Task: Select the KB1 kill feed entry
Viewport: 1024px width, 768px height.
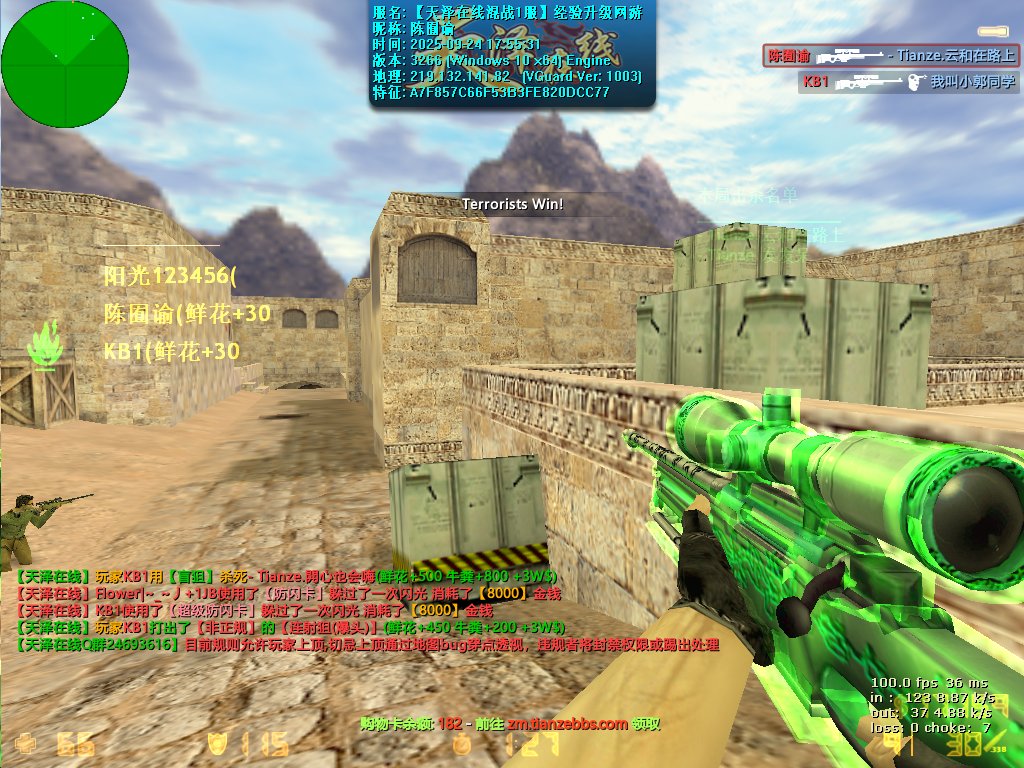Action: pos(907,82)
